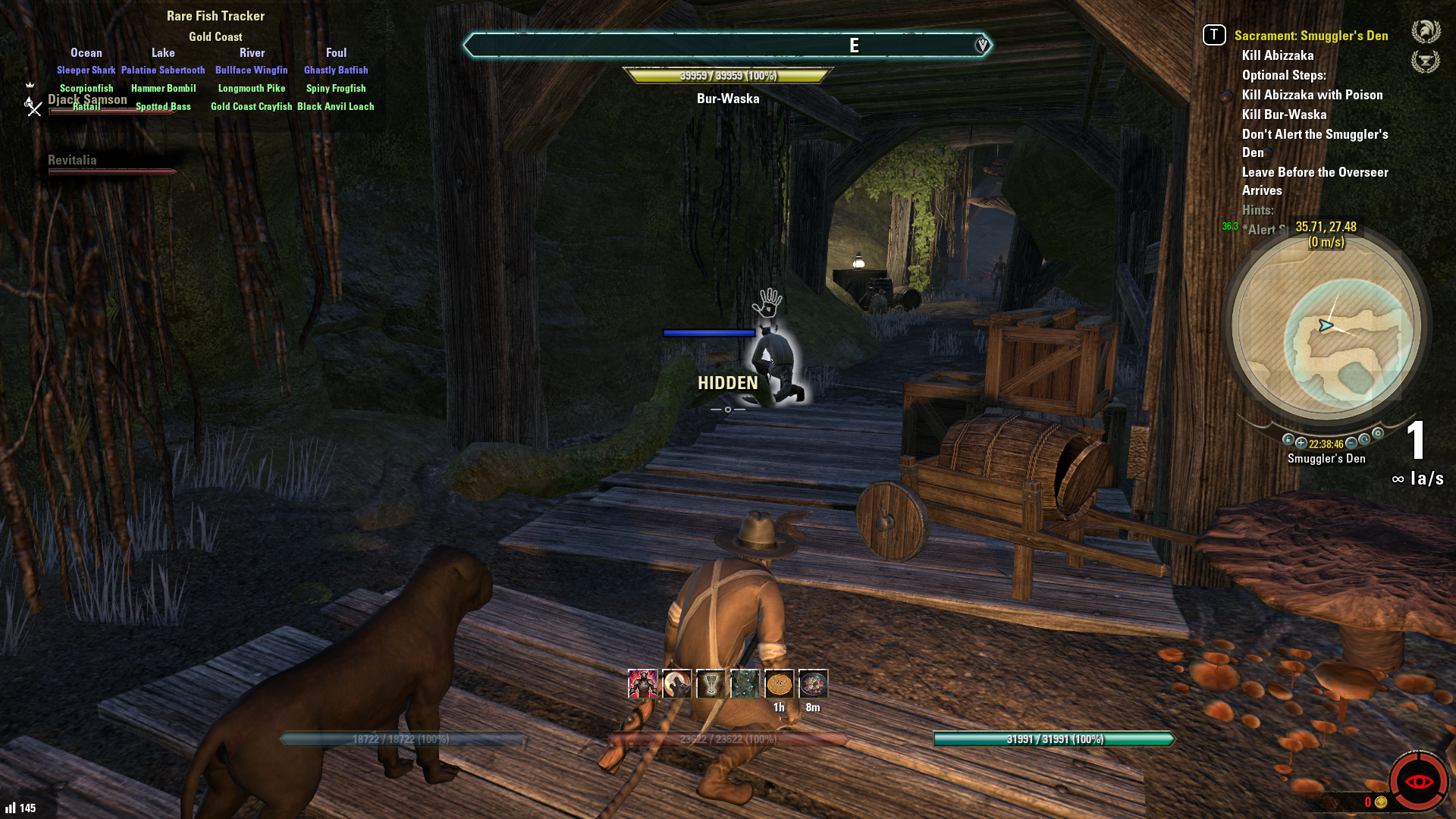Image resolution: width=1456 pixels, height=819 pixels.
Task: Zoom in the minimap with plus button
Action: pyautogui.click(x=1301, y=443)
